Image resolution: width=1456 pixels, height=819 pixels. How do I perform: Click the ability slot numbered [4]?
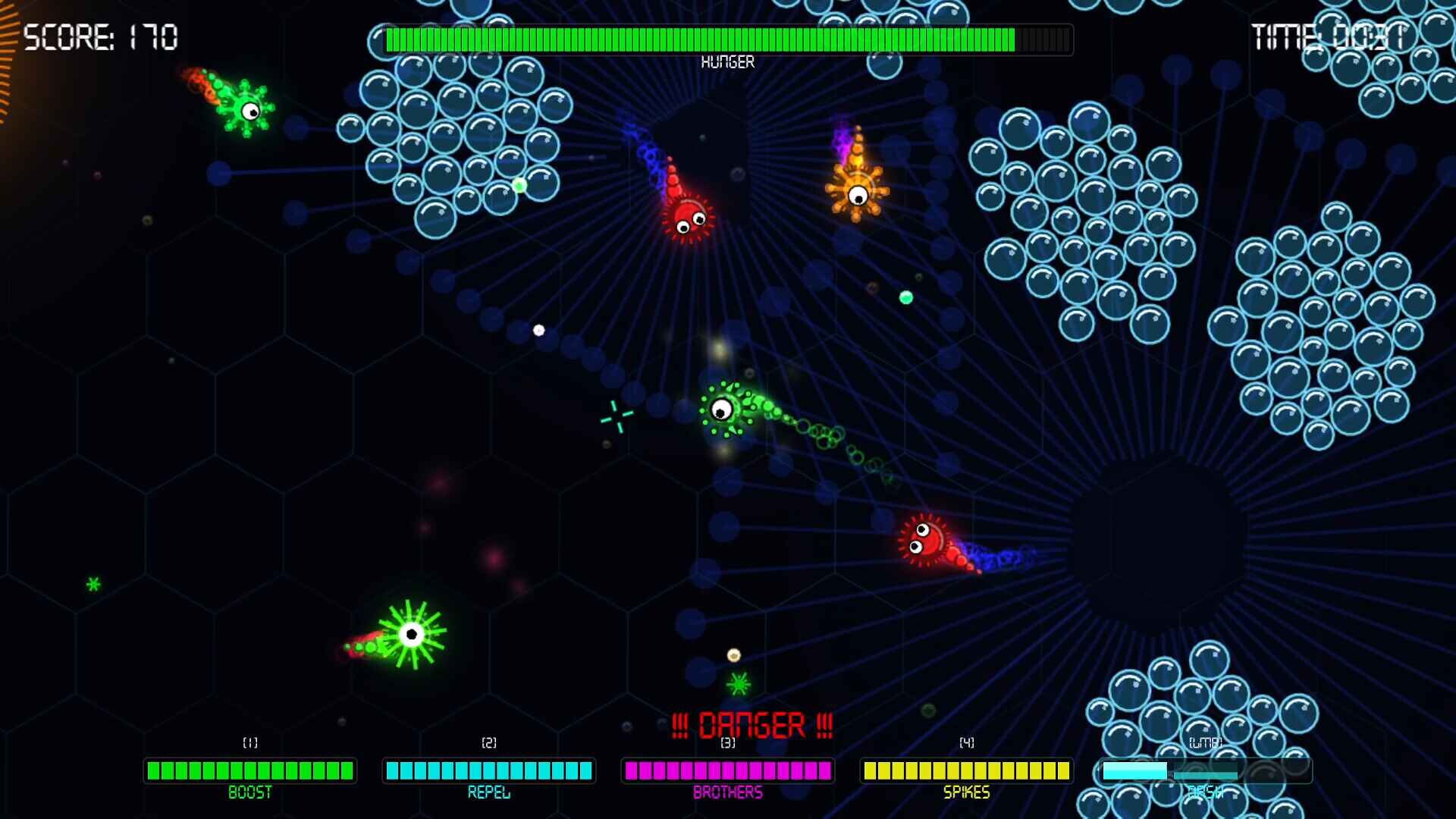(967, 744)
